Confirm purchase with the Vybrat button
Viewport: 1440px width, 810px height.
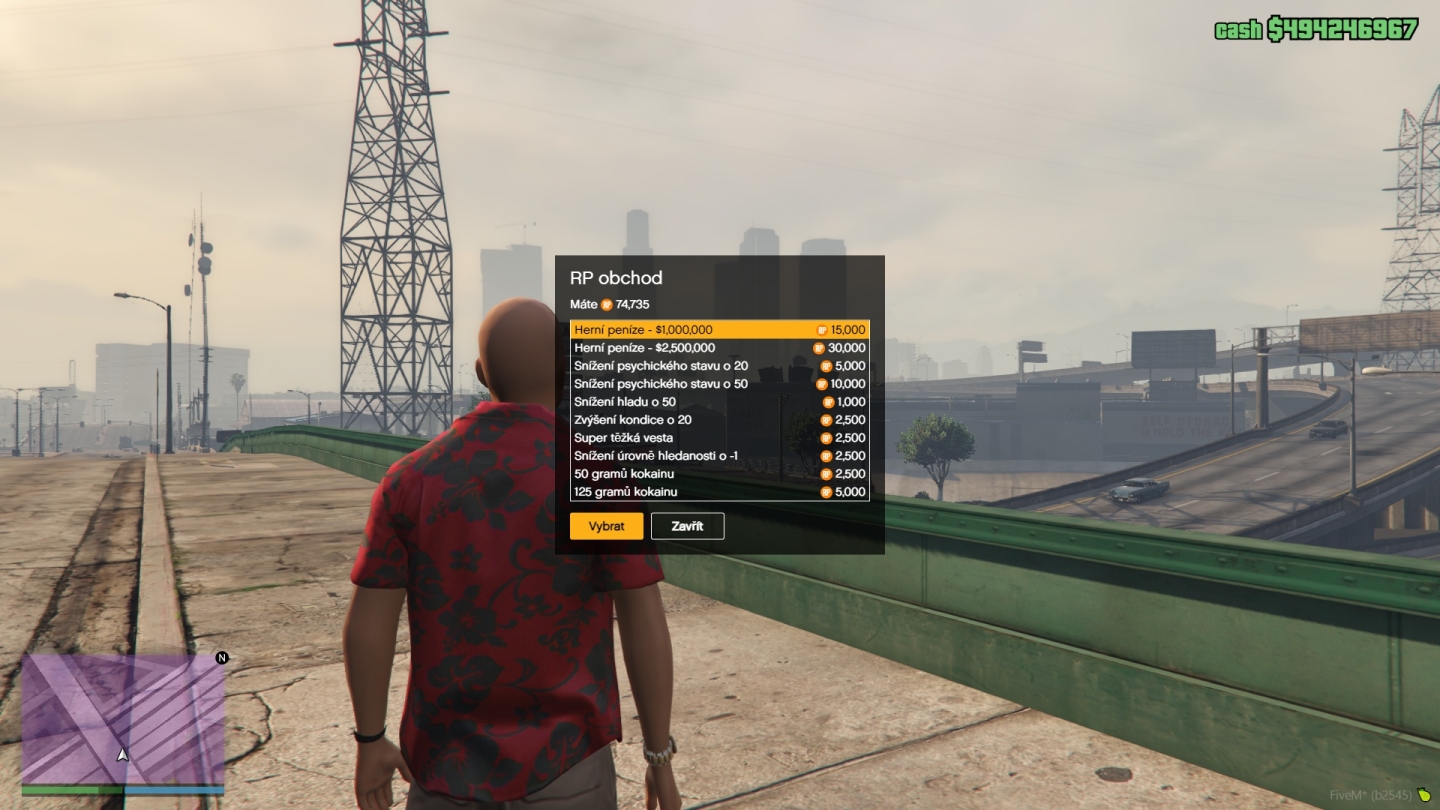pyautogui.click(x=606, y=526)
